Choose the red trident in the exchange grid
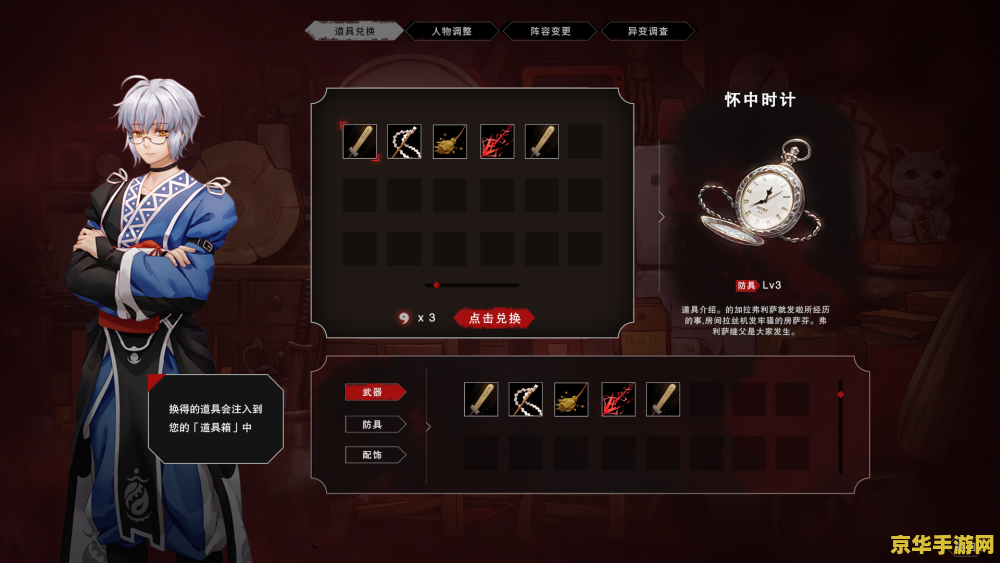Screen dimensions: 1000x563 tap(497, 142)
